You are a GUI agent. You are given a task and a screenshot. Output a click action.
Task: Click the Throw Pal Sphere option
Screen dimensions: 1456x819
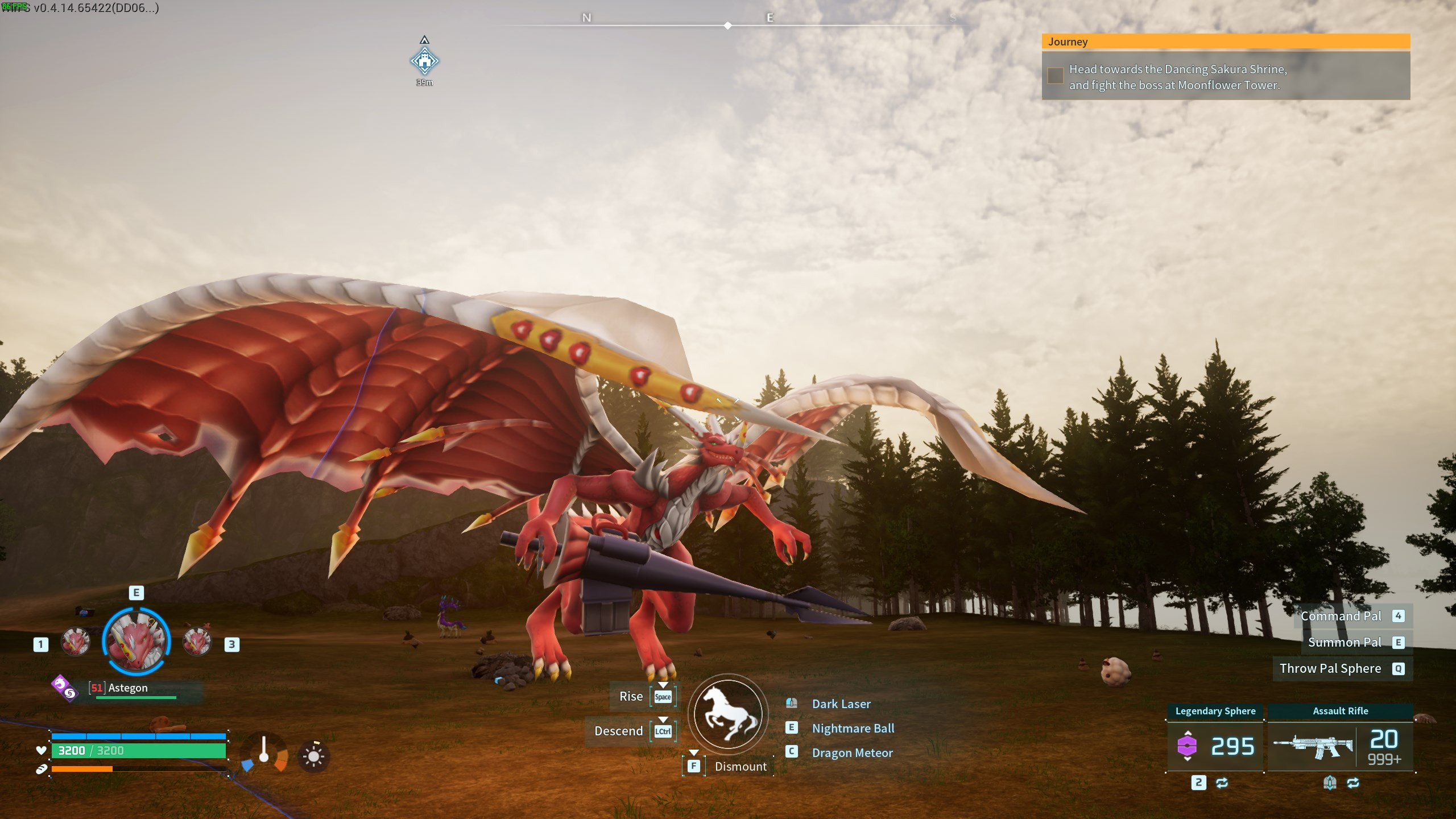[x=1330, y=668]
